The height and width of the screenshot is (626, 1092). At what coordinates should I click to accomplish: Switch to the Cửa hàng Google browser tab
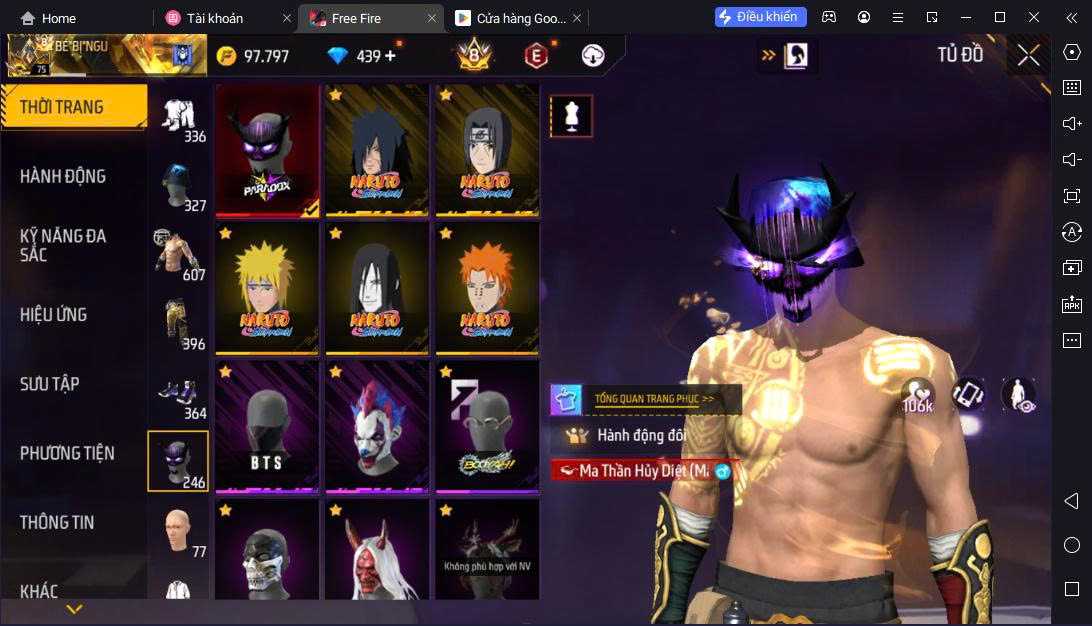[x=510, y=18]
